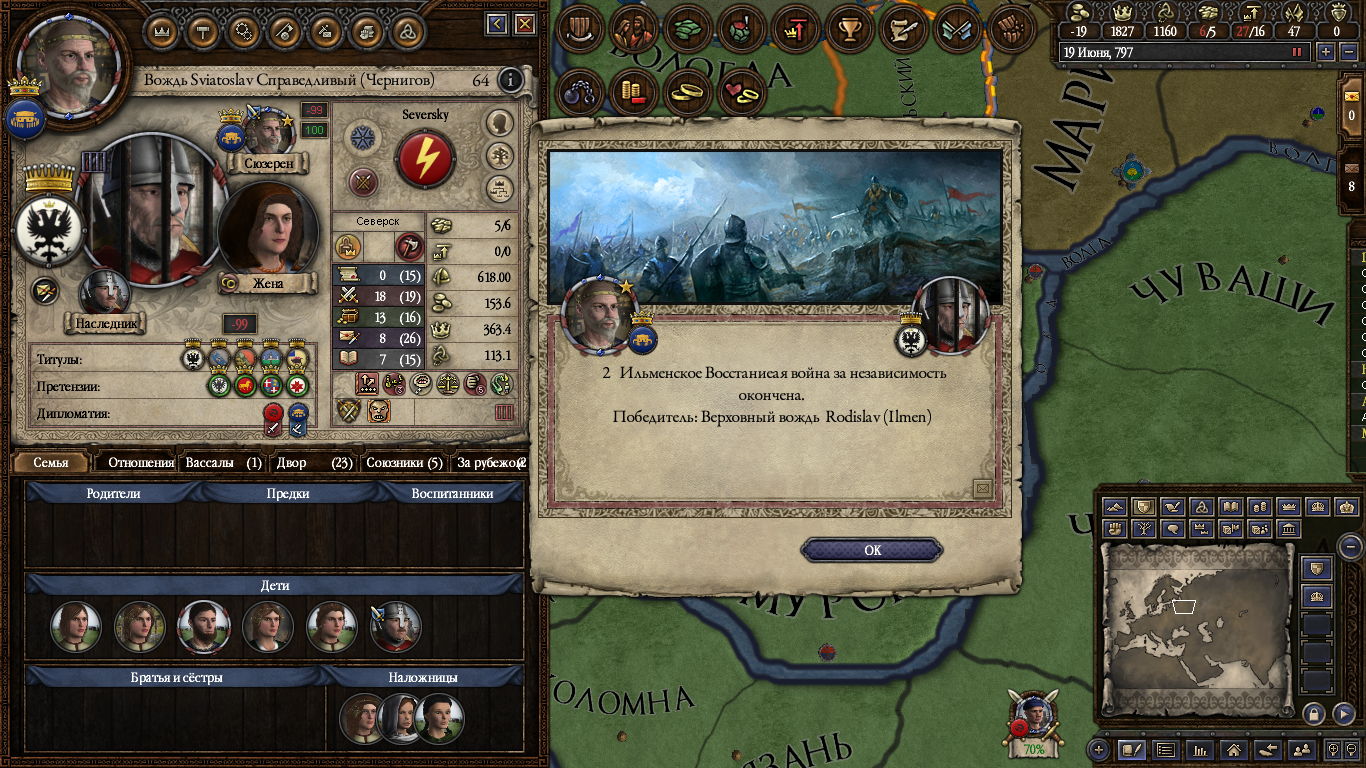
Task: Switch to the Семья family tab
Action: (x=51, y=463)
